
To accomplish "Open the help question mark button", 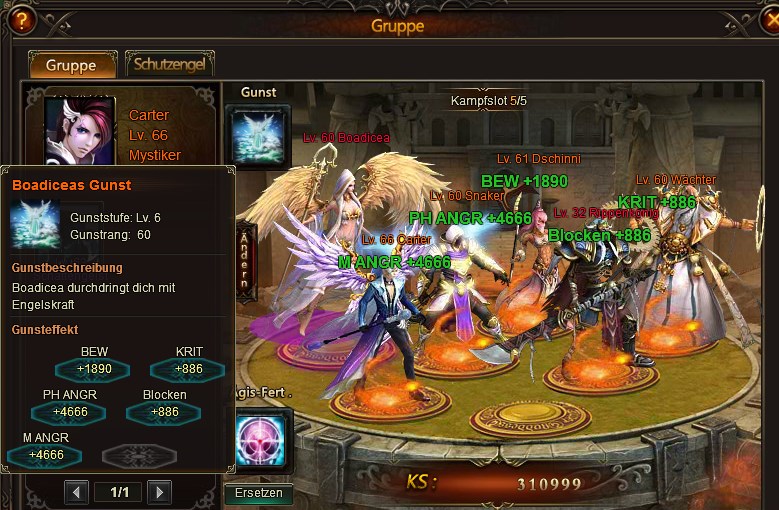I will tap(22, 19).
